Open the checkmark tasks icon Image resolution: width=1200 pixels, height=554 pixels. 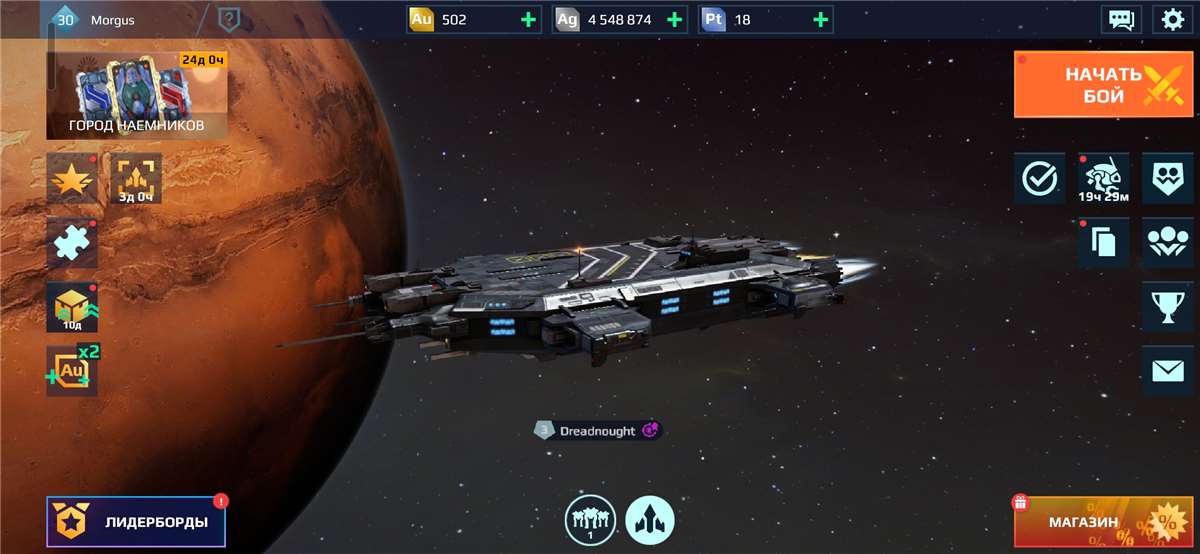click(1039, 179)
